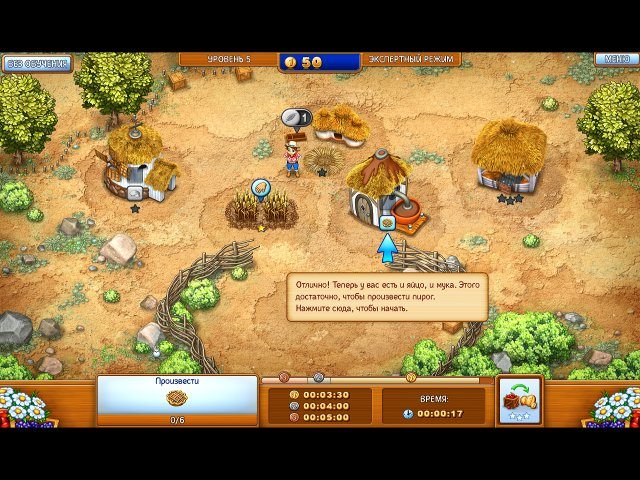The image size is (640, 480).
Task: Select the hammer upgrade icon on the left hut
Action: pyautogui.click(x=135, y=192)
